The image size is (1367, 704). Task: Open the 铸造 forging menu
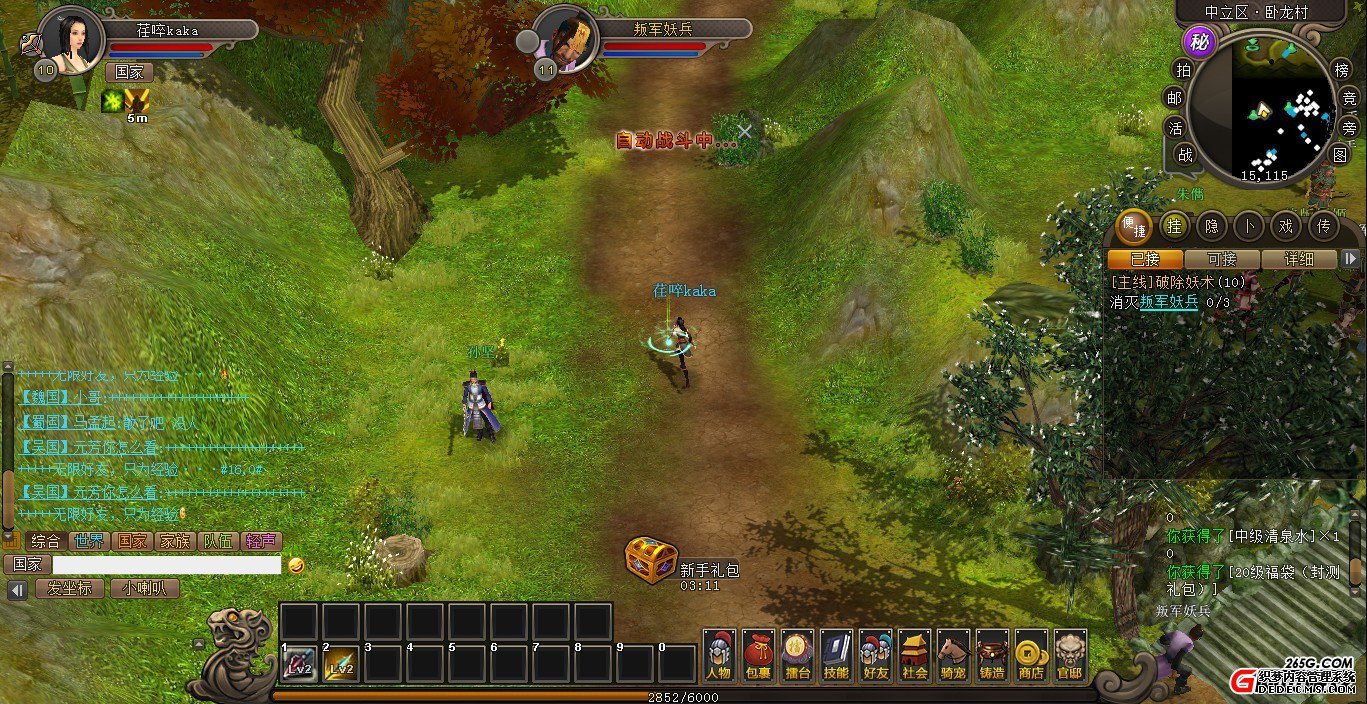pos(992,656)
